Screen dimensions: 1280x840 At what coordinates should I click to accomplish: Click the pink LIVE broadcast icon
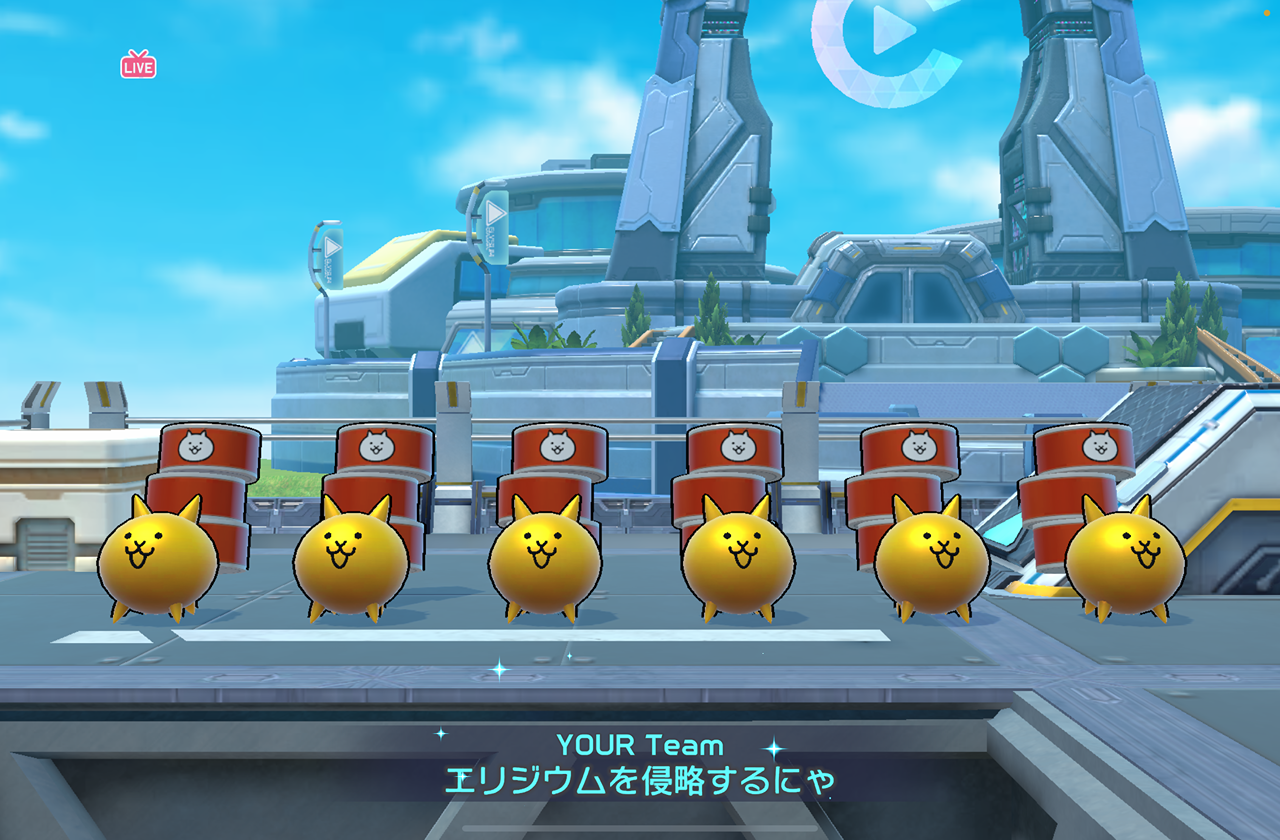click(138, 65)
